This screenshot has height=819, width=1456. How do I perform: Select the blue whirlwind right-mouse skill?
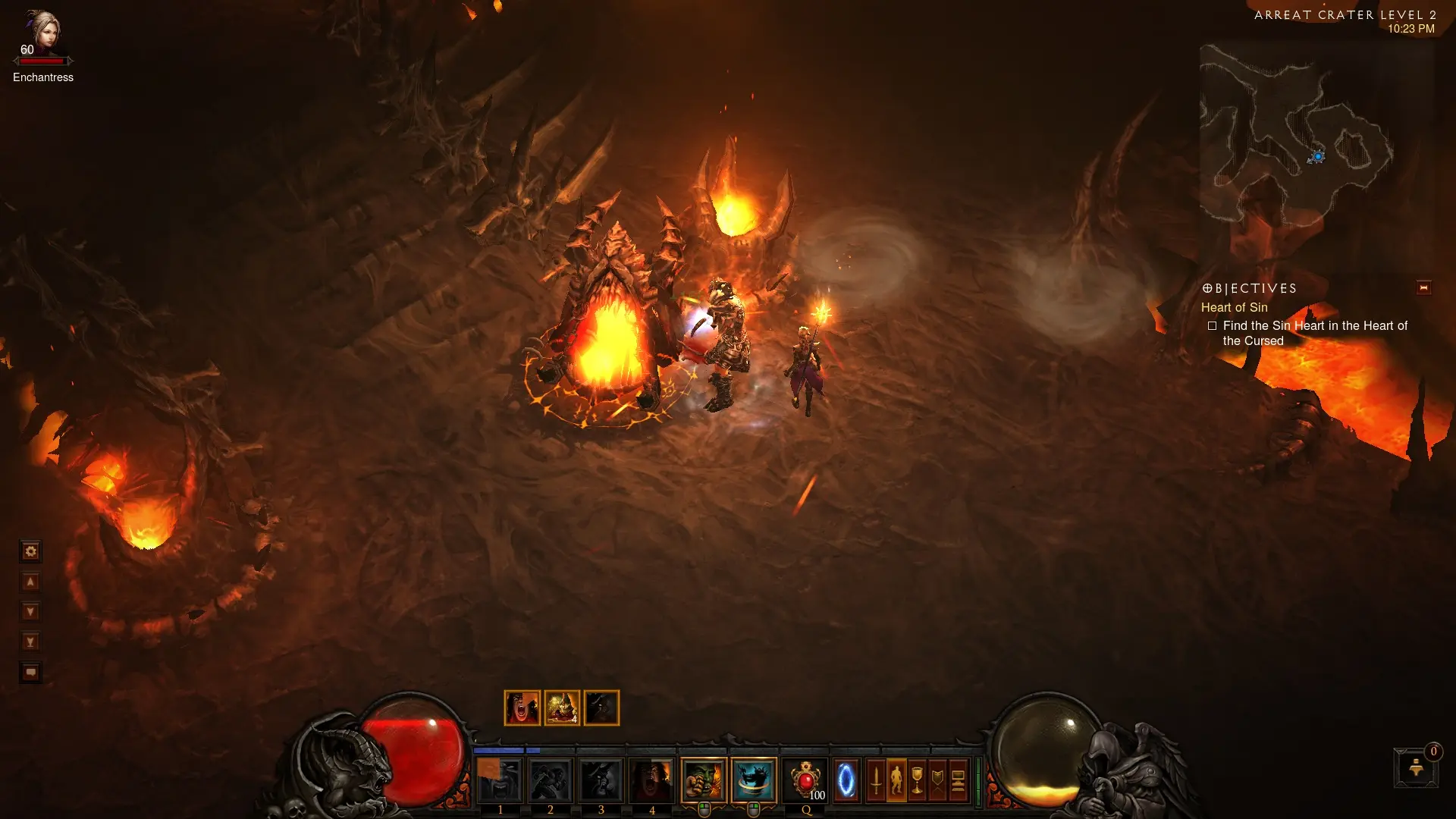point(754,780)
